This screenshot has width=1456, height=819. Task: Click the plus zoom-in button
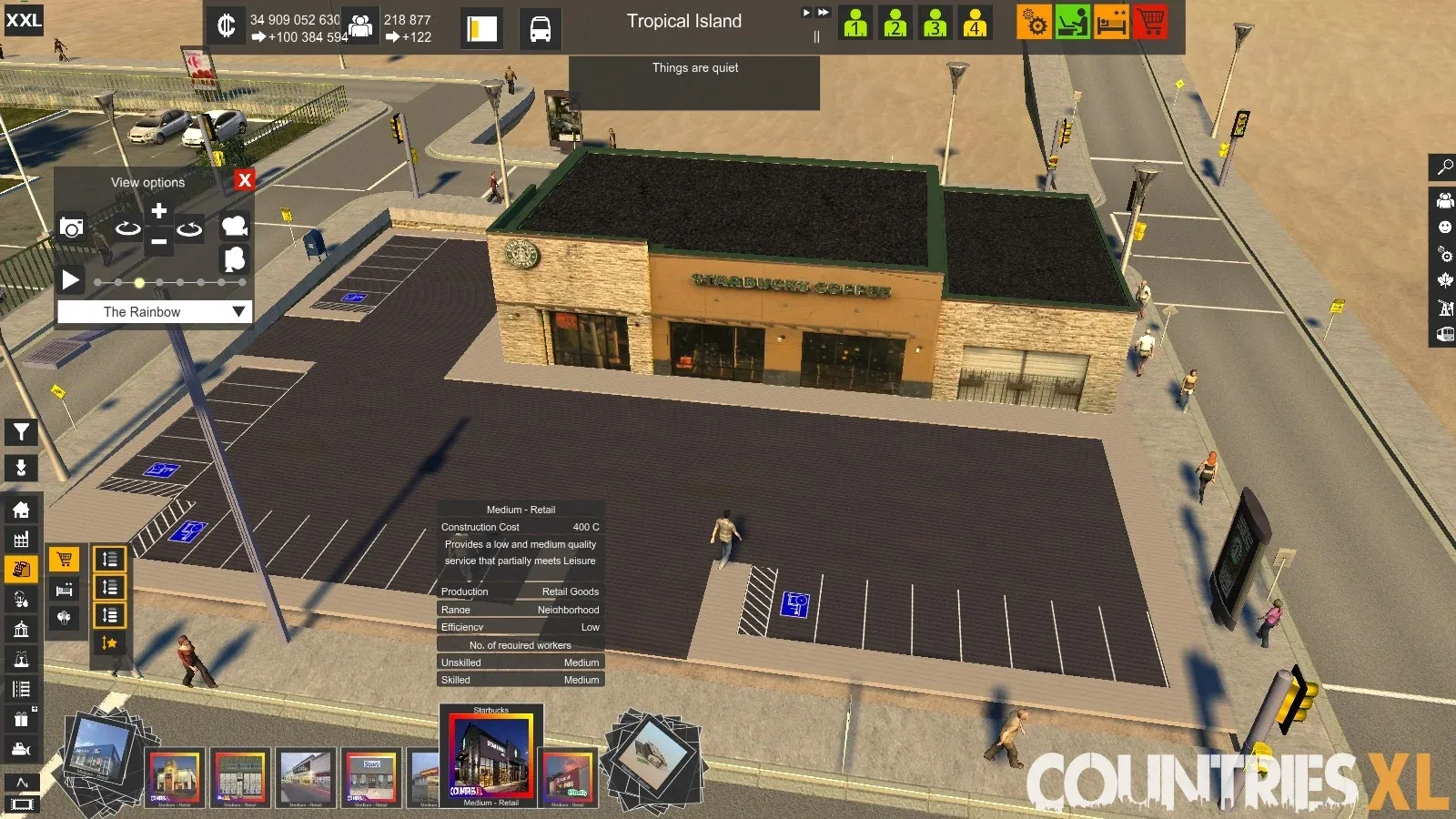coord(158,211)
